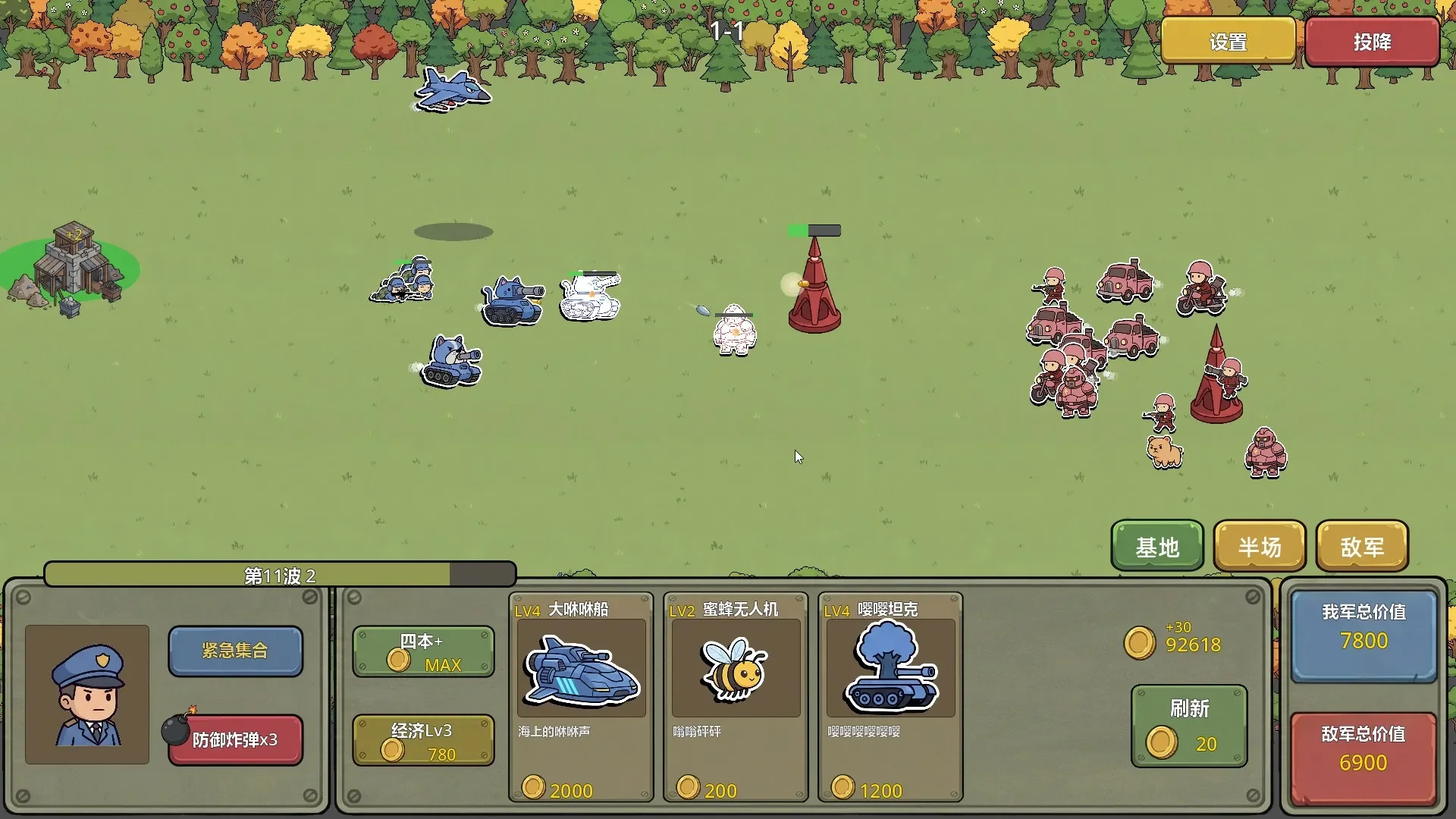Buy the 大咻咻船 ship card
The width and height of the screenshot is (1456, 819).
[x=581, y=696]
